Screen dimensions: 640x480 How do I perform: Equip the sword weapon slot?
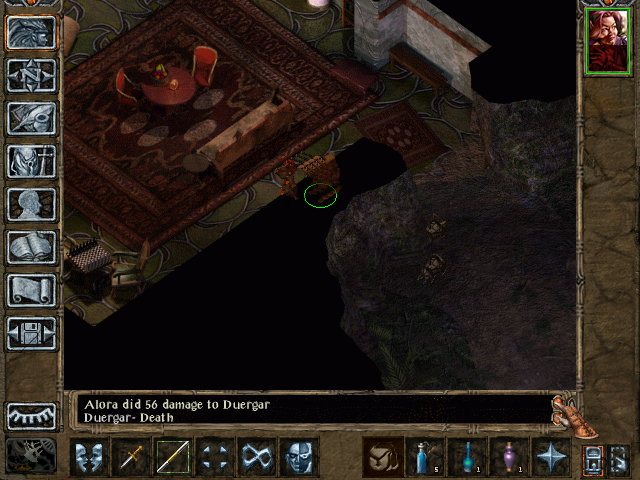131,457
